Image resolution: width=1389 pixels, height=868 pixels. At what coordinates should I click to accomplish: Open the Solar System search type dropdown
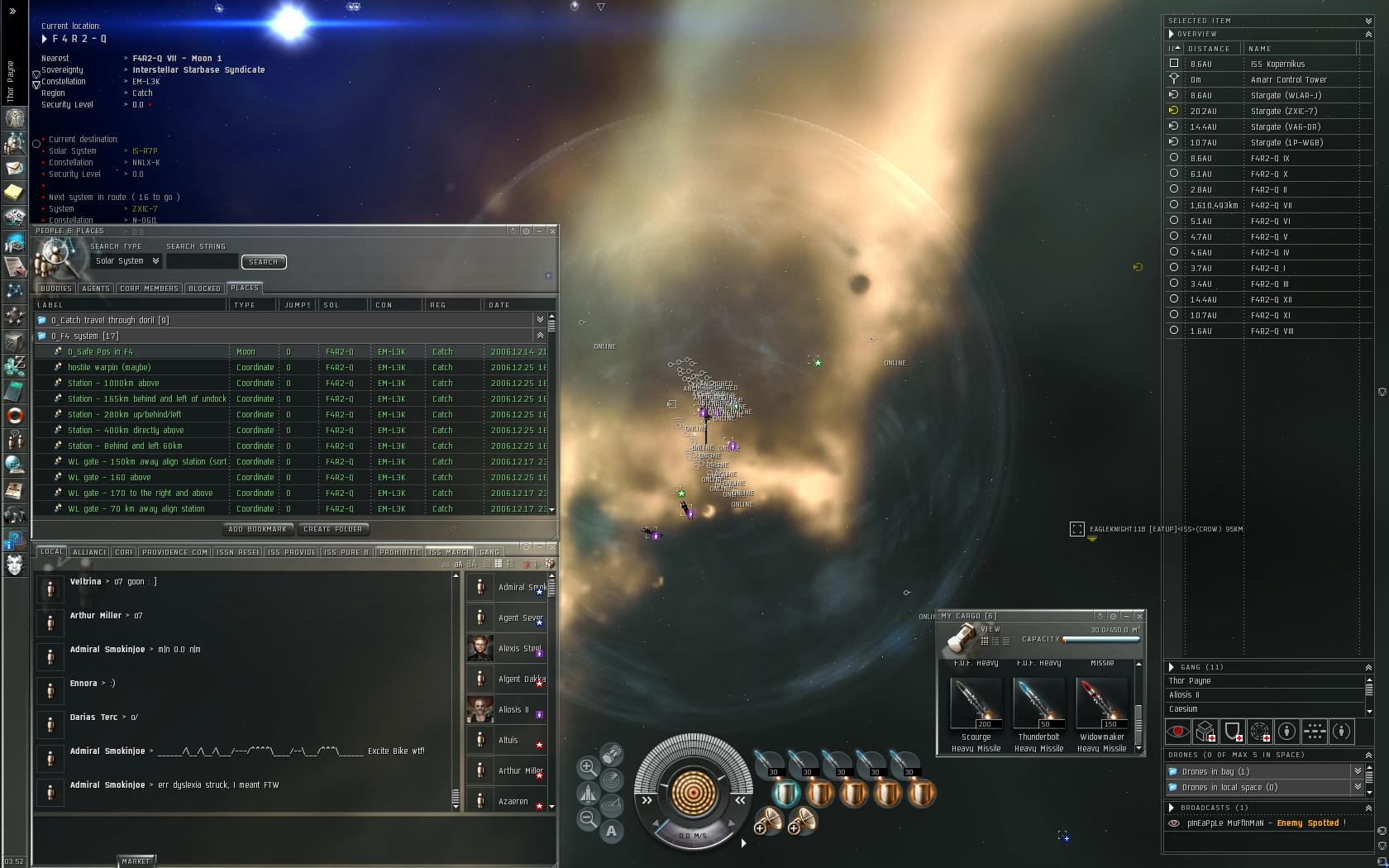[126, 261]
